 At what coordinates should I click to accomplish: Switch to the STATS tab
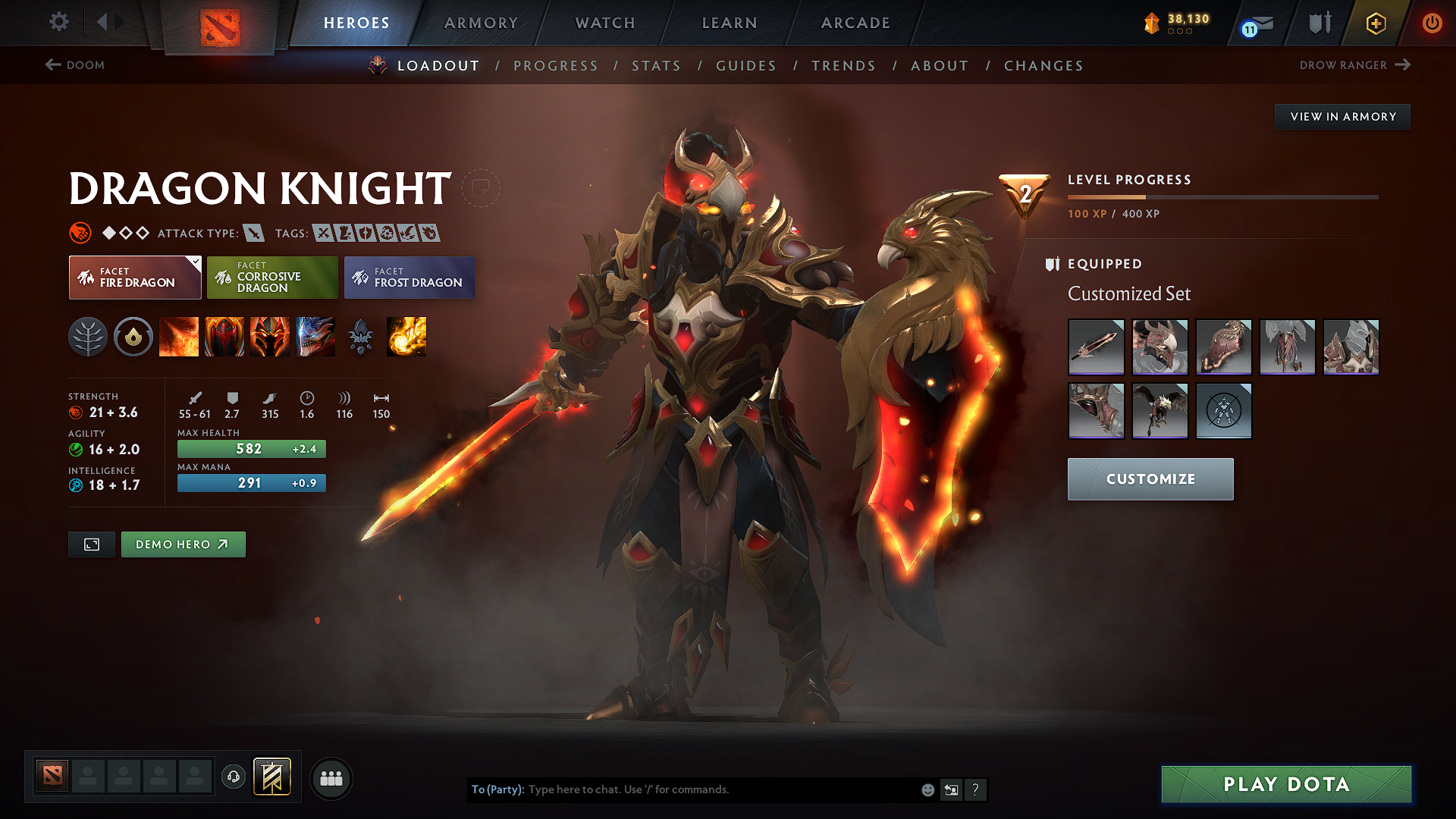(x=657, y=66)
